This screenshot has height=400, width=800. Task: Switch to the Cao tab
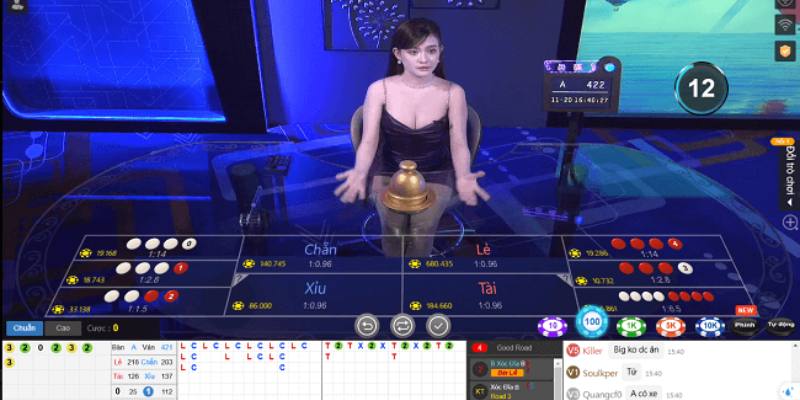coord(62,327)
